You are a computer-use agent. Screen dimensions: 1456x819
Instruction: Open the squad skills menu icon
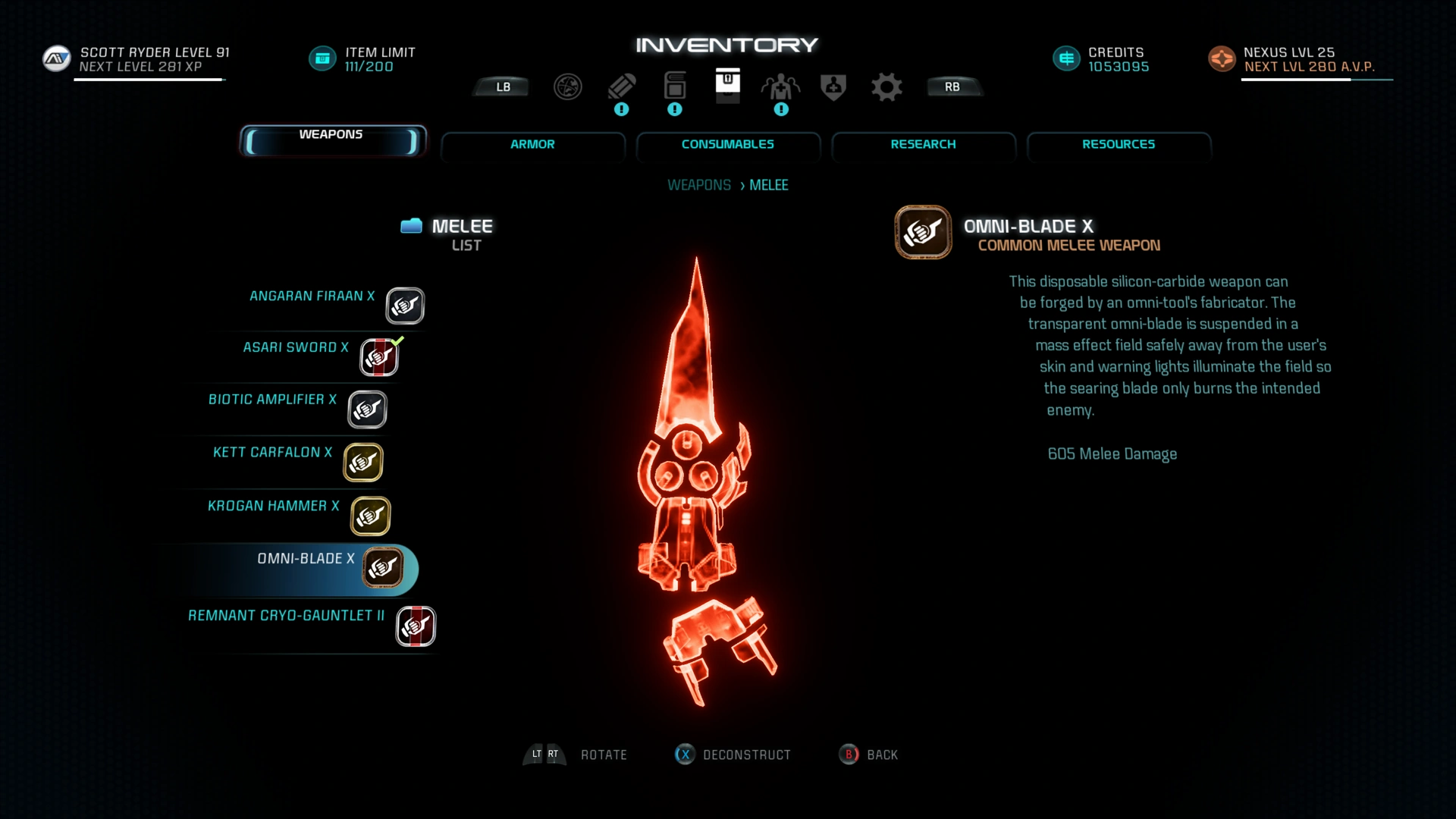tap(780, 87)
